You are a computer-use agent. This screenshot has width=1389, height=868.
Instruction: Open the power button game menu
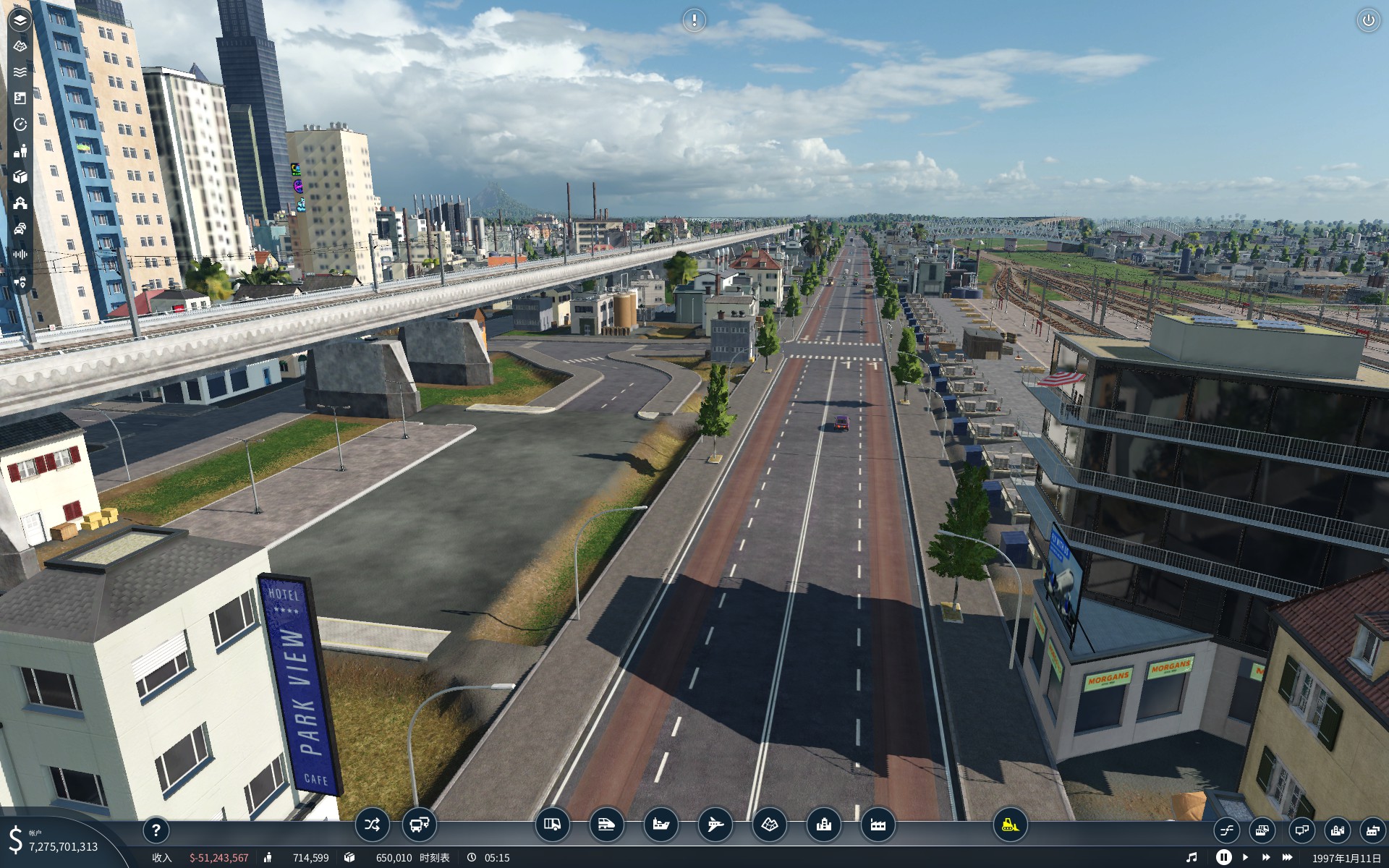(x=1368, y=20)
